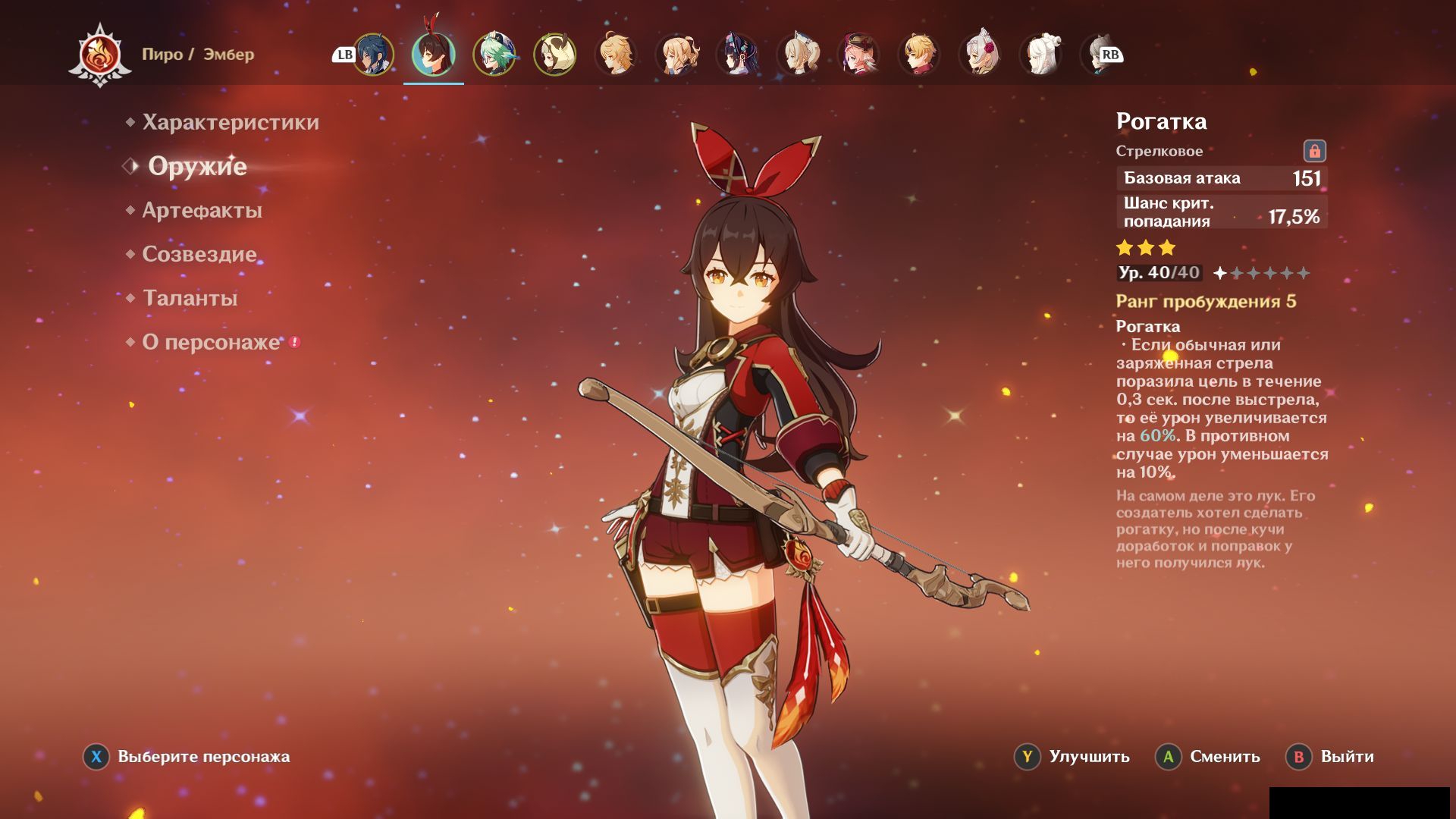The height and width of the screenshot is (819, 1456).
Task: Switch to Fischl's portrait
Action: [x=676, y=55]
